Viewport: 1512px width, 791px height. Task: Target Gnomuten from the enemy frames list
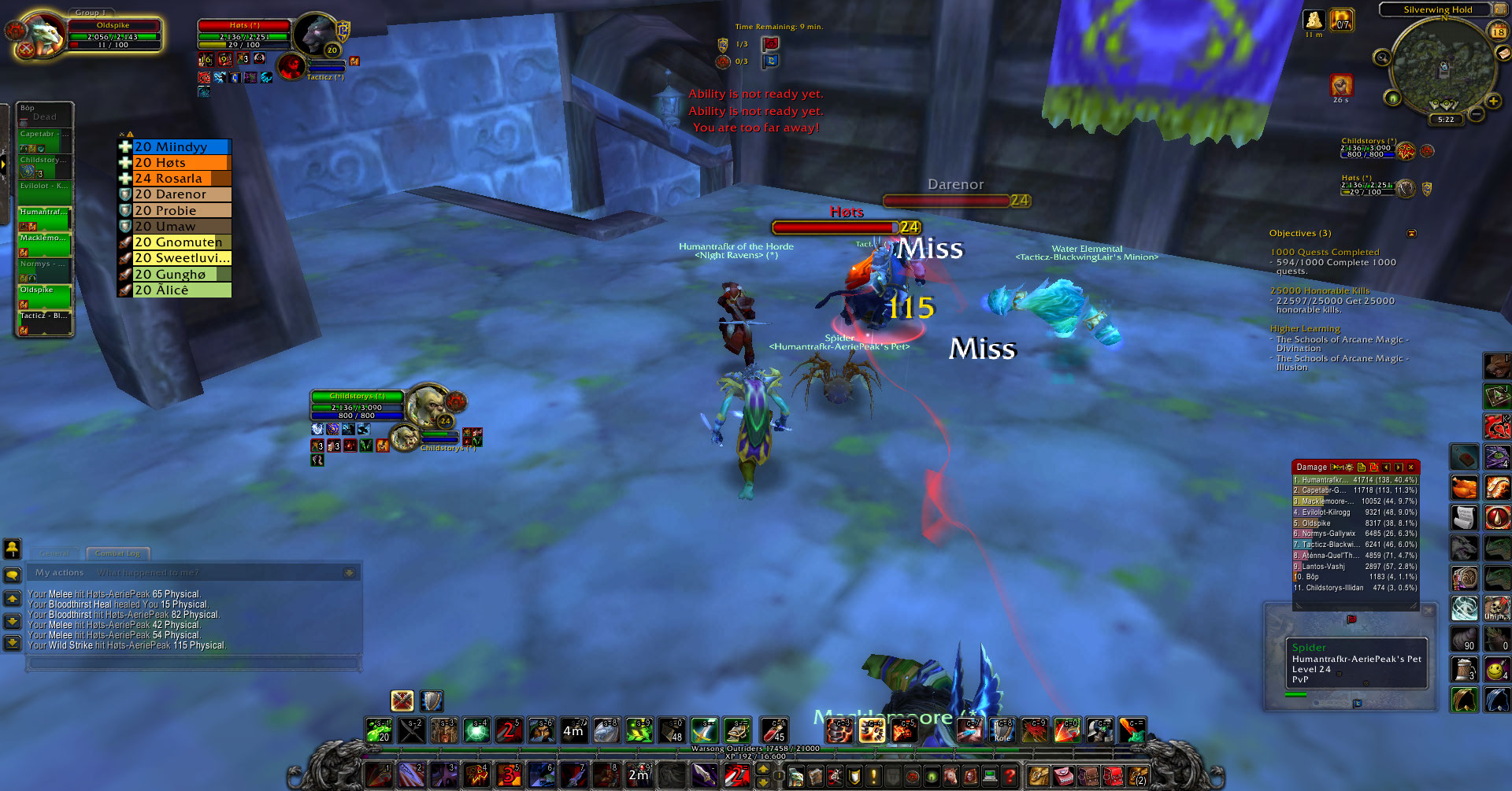click(x=180, y=242)
